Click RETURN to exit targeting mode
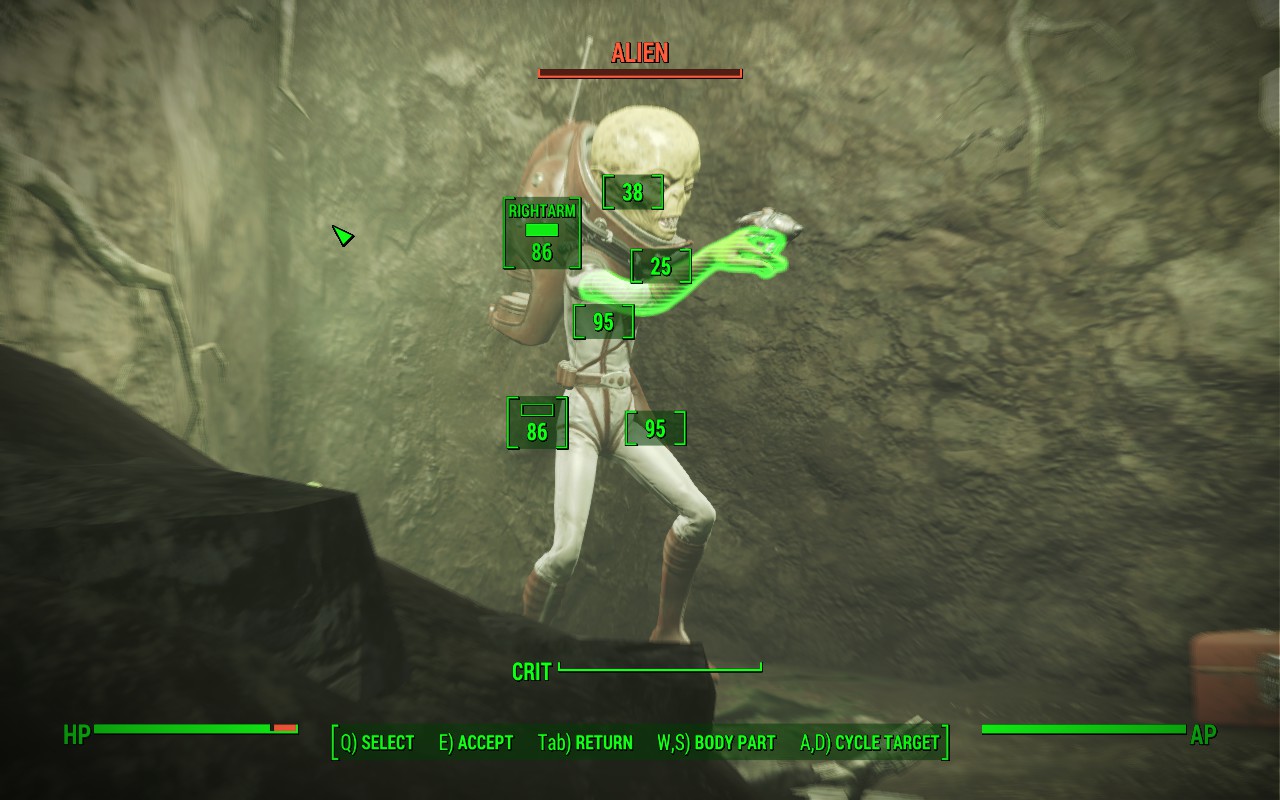The image size is (1280, 800). tap(585, 743)
